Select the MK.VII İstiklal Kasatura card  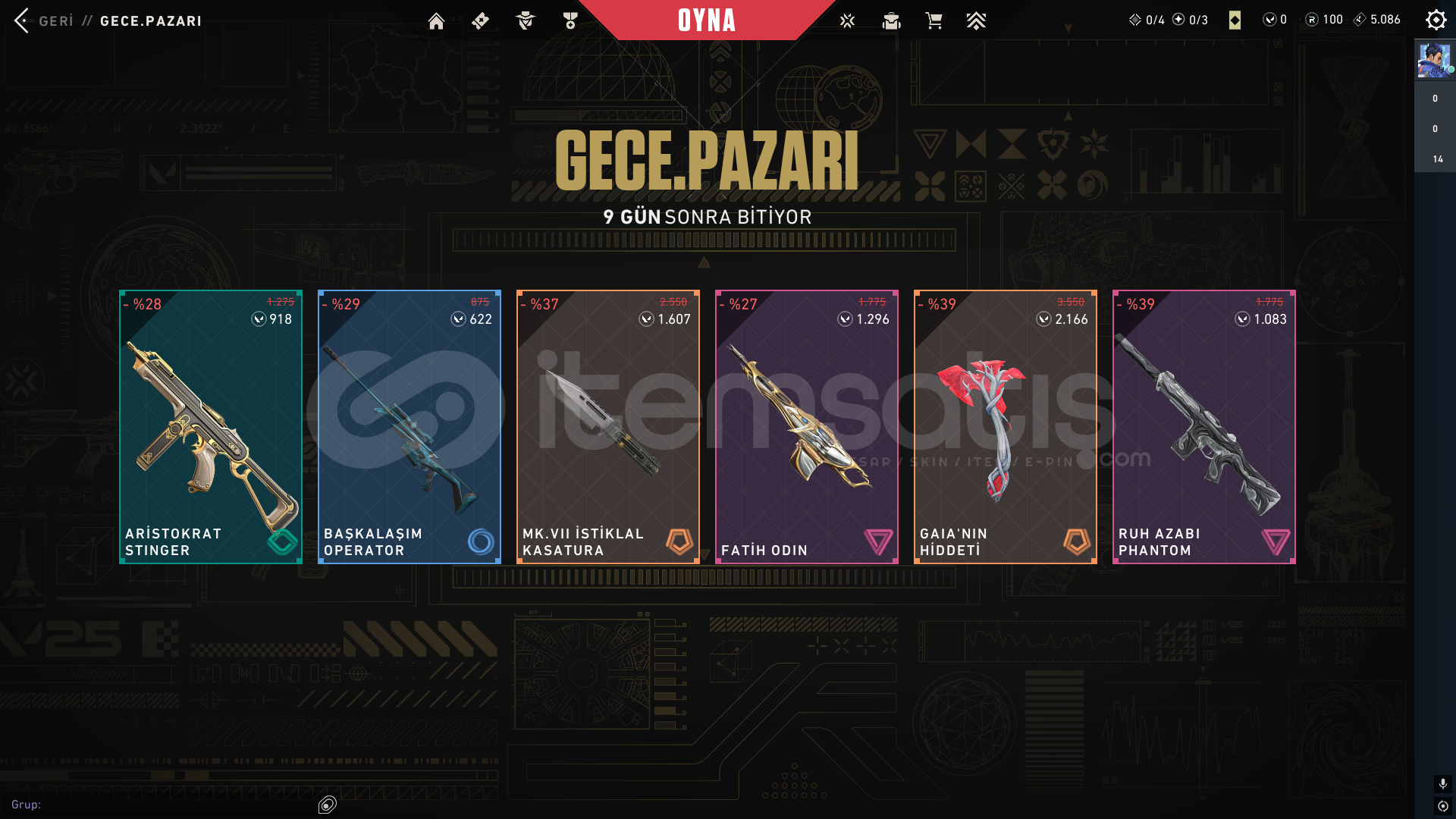tap(608, 426)
